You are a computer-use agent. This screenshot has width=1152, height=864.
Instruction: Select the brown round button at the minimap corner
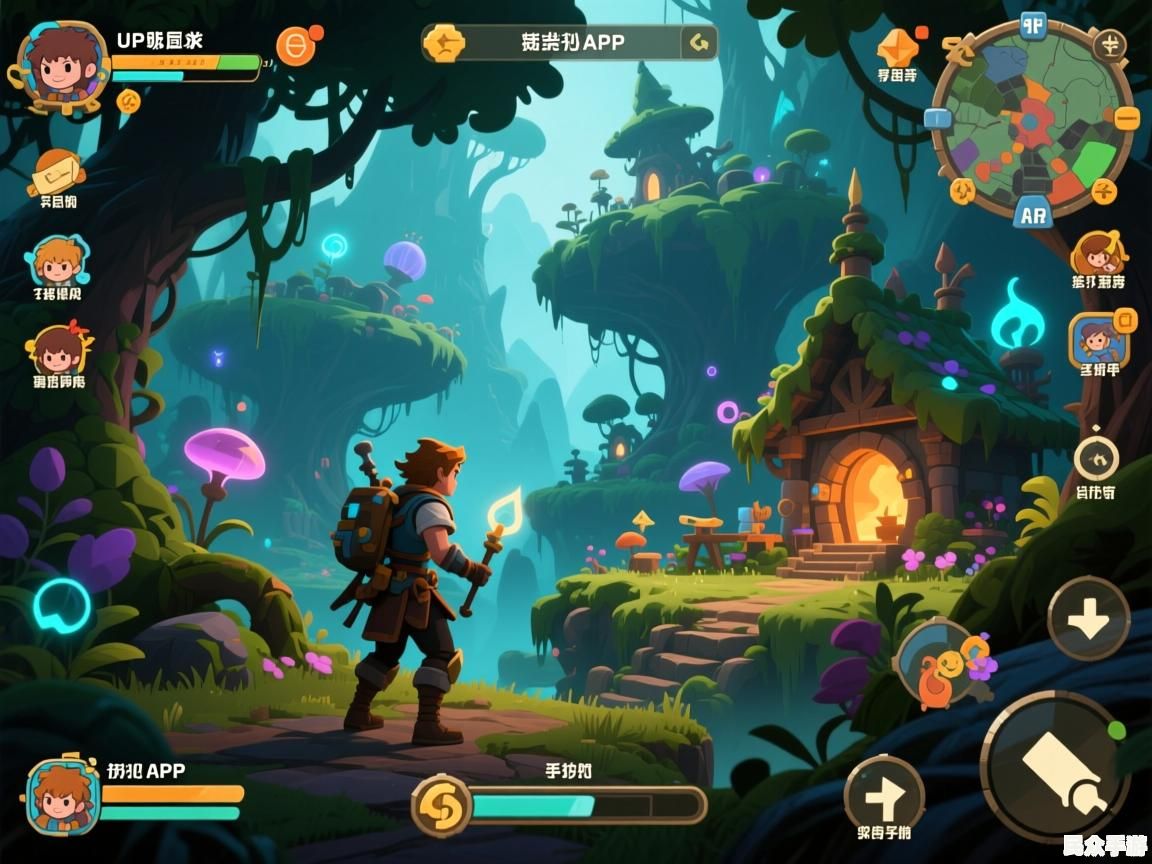coord(1108,43)
